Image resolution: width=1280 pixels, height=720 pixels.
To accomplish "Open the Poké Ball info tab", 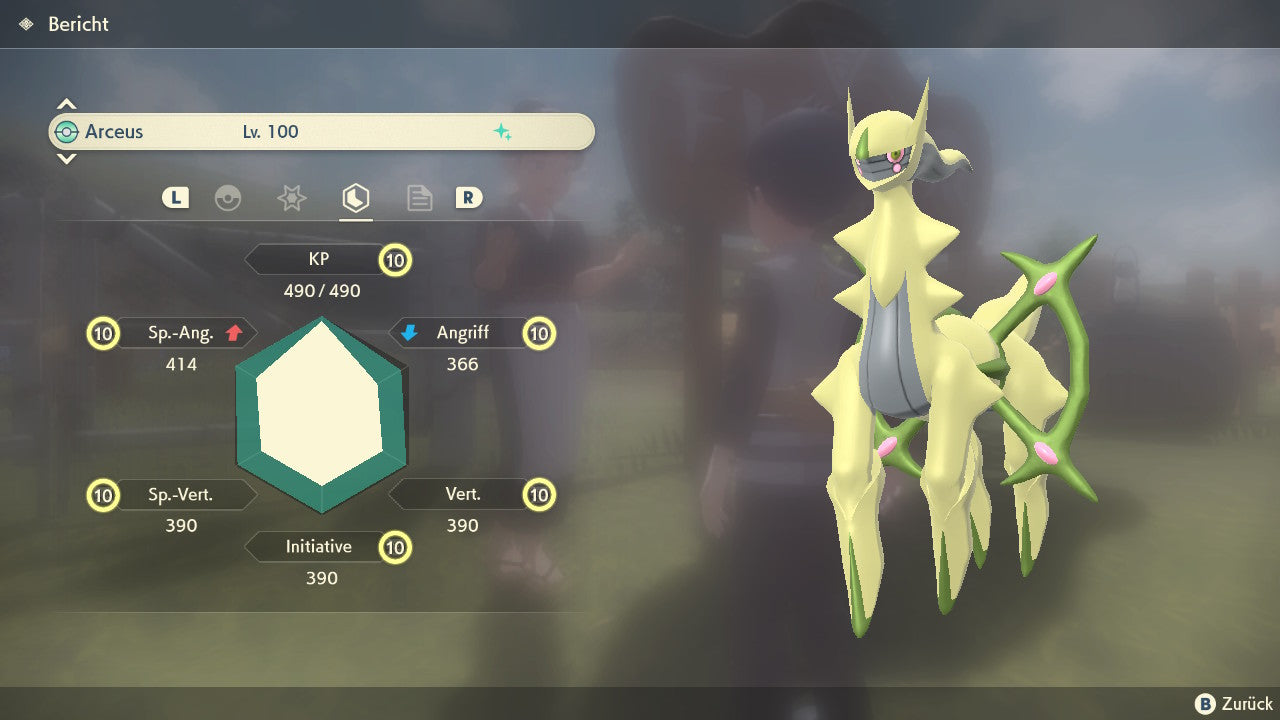I will click(228, 198).
